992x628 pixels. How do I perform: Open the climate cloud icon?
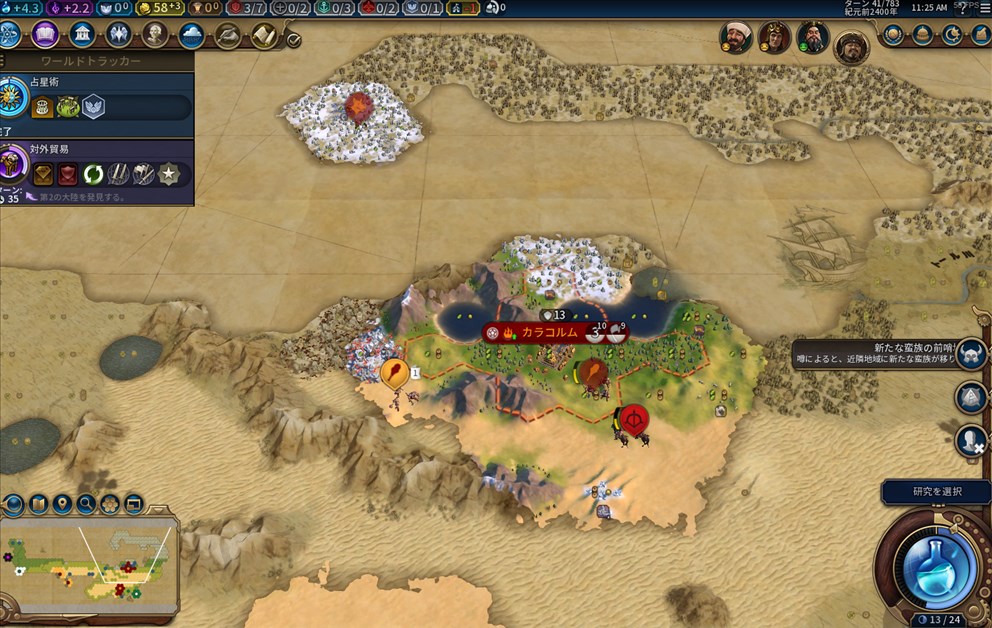click(191, 35)
